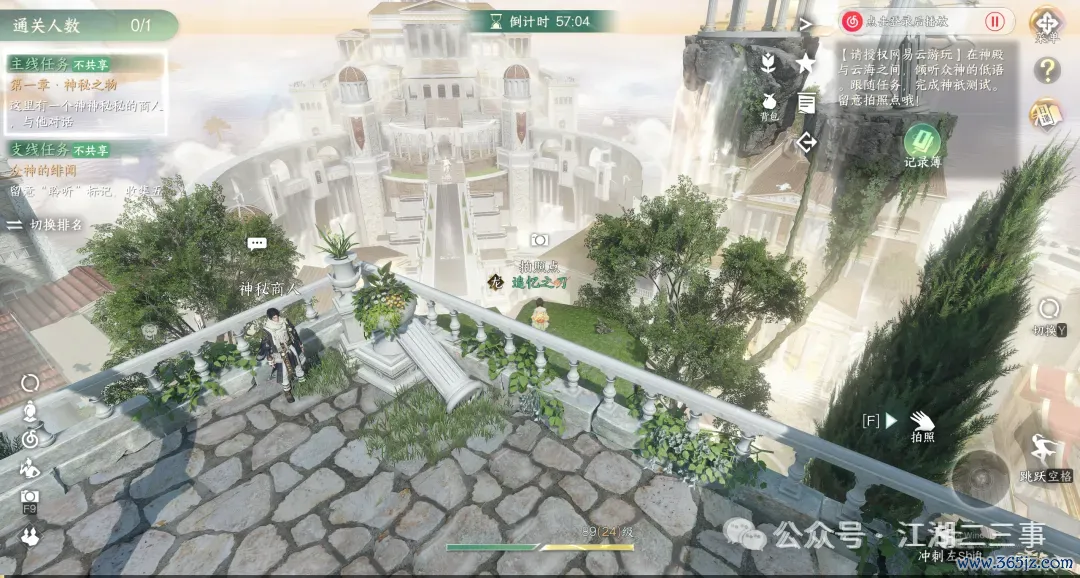Click the circular refresh arrows icon
The height and width of the screenshot is (578, 1080).
(x=30, y=382)
